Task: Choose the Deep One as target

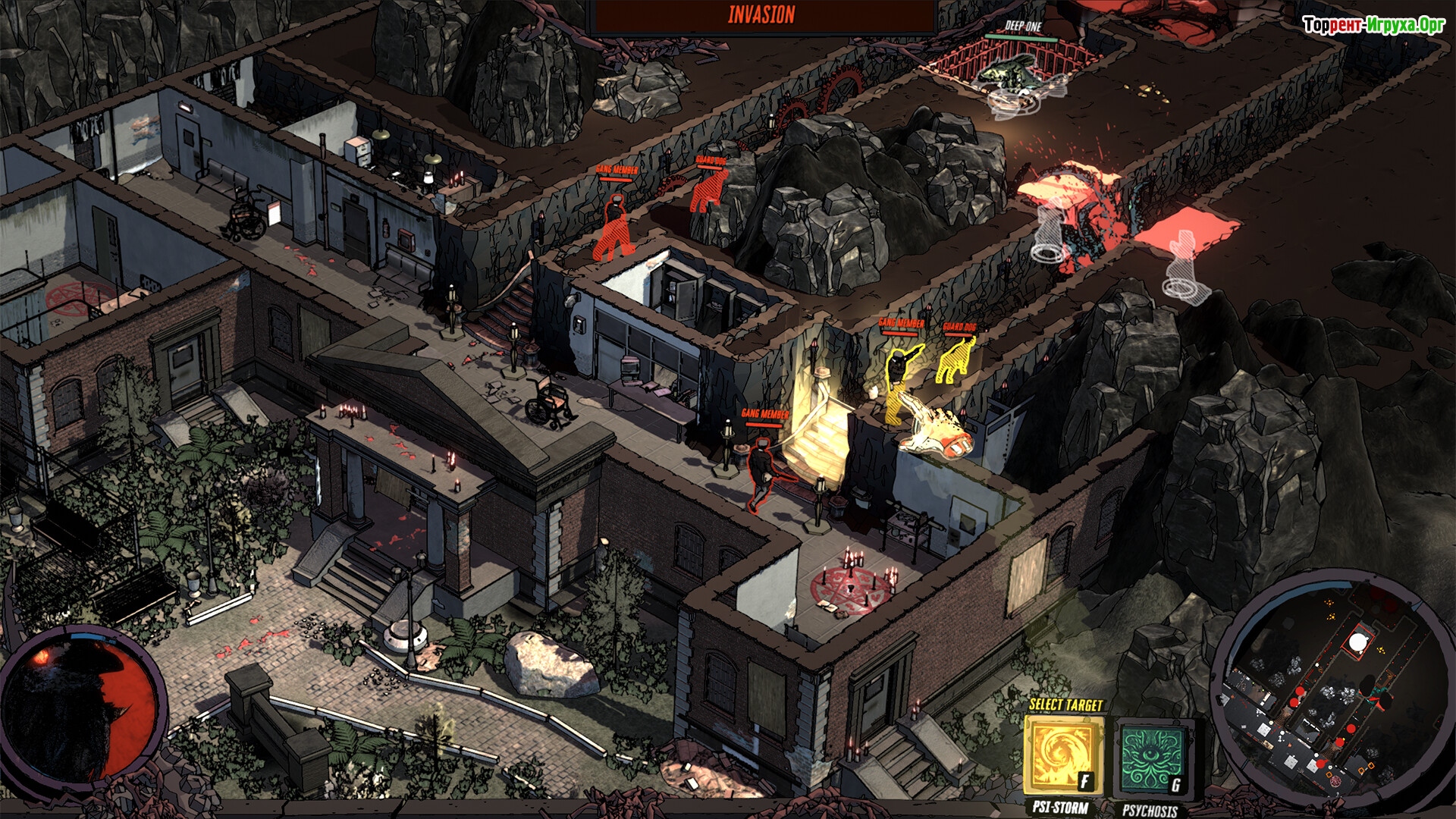Action: [1012, 74]
